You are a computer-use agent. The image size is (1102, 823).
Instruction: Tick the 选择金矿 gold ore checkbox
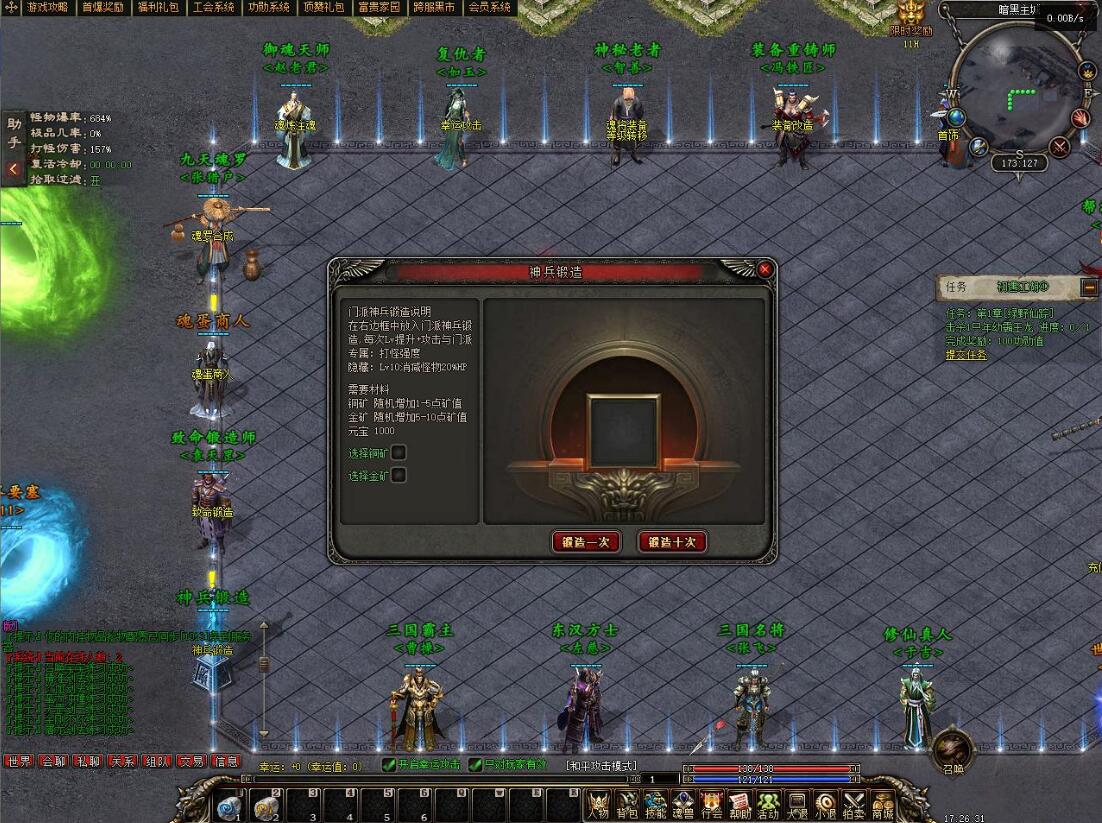tap(399, 476)
